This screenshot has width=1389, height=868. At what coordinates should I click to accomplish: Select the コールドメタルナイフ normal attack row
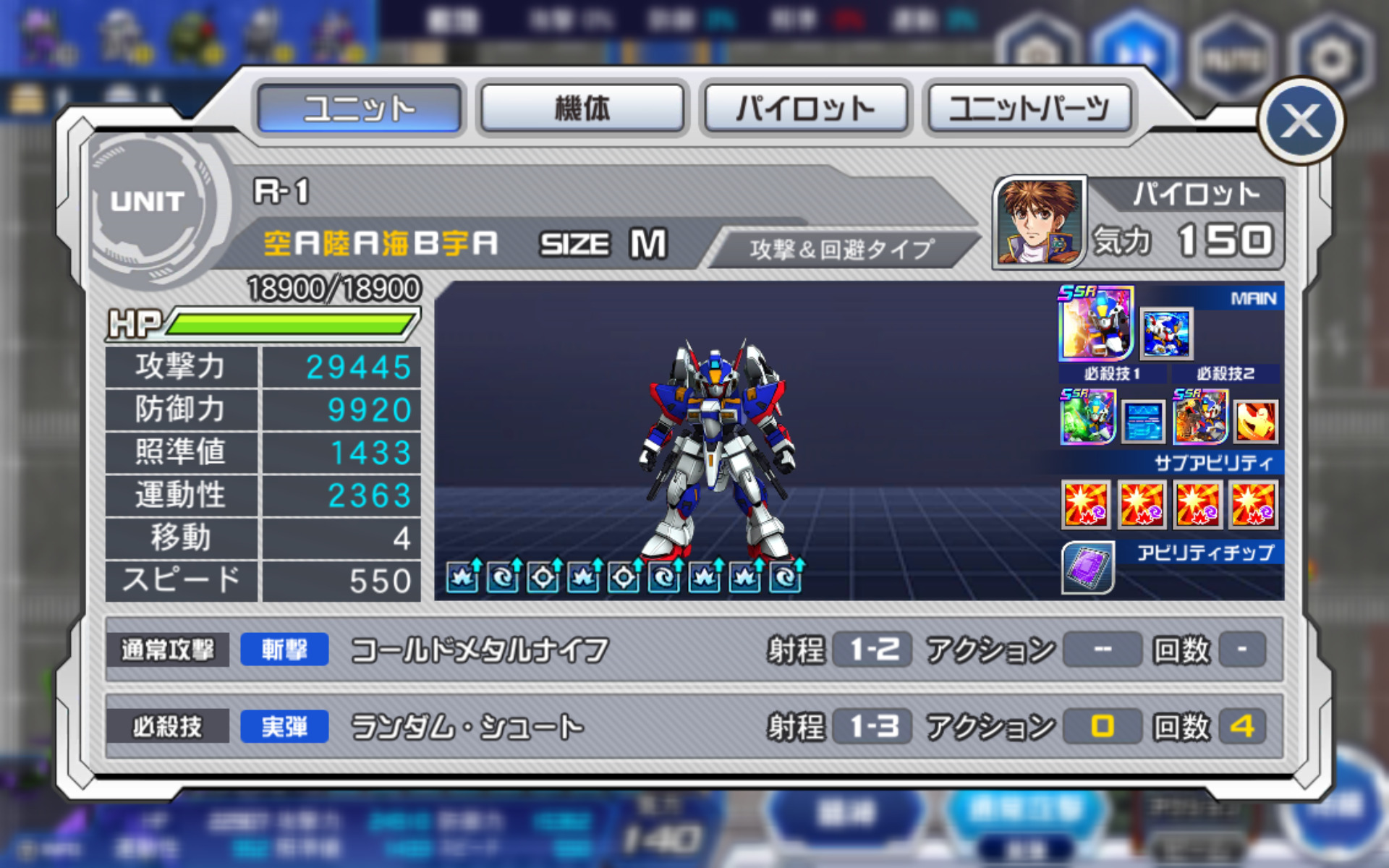(x=693, y=650)
